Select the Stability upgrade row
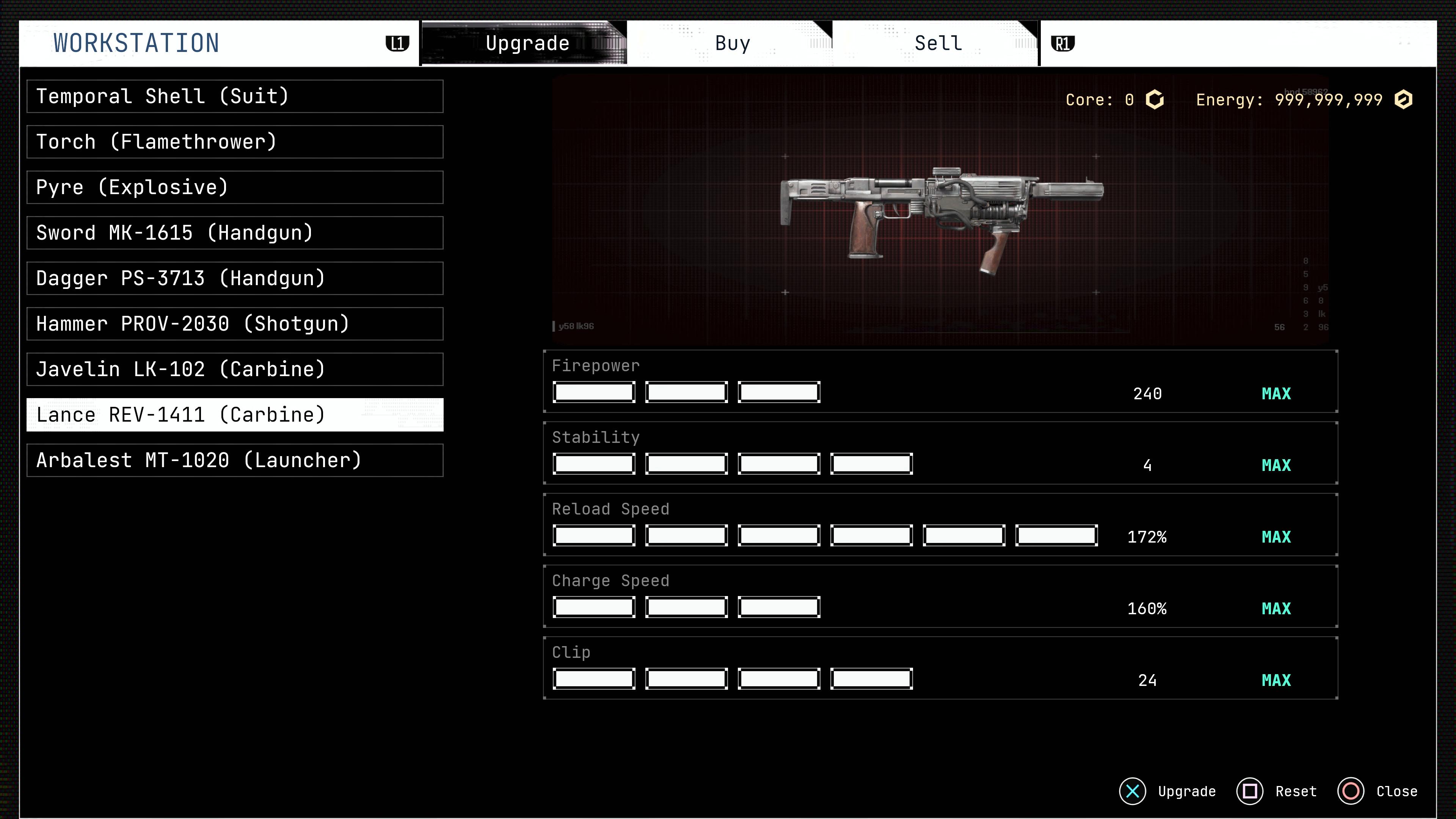 click(x=940, y=453)
